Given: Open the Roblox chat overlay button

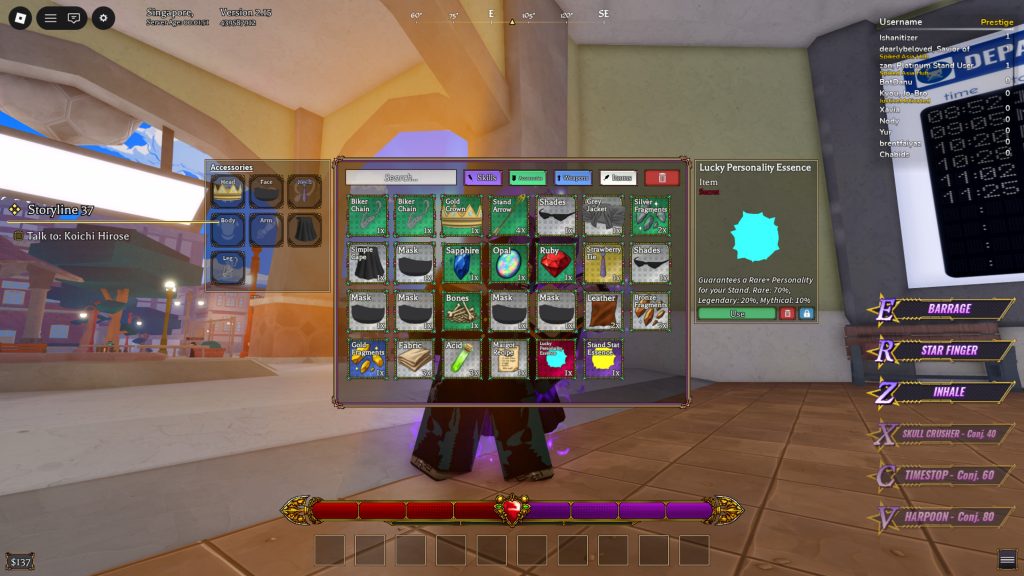Looking at the screenshot, I should (74, 18).
